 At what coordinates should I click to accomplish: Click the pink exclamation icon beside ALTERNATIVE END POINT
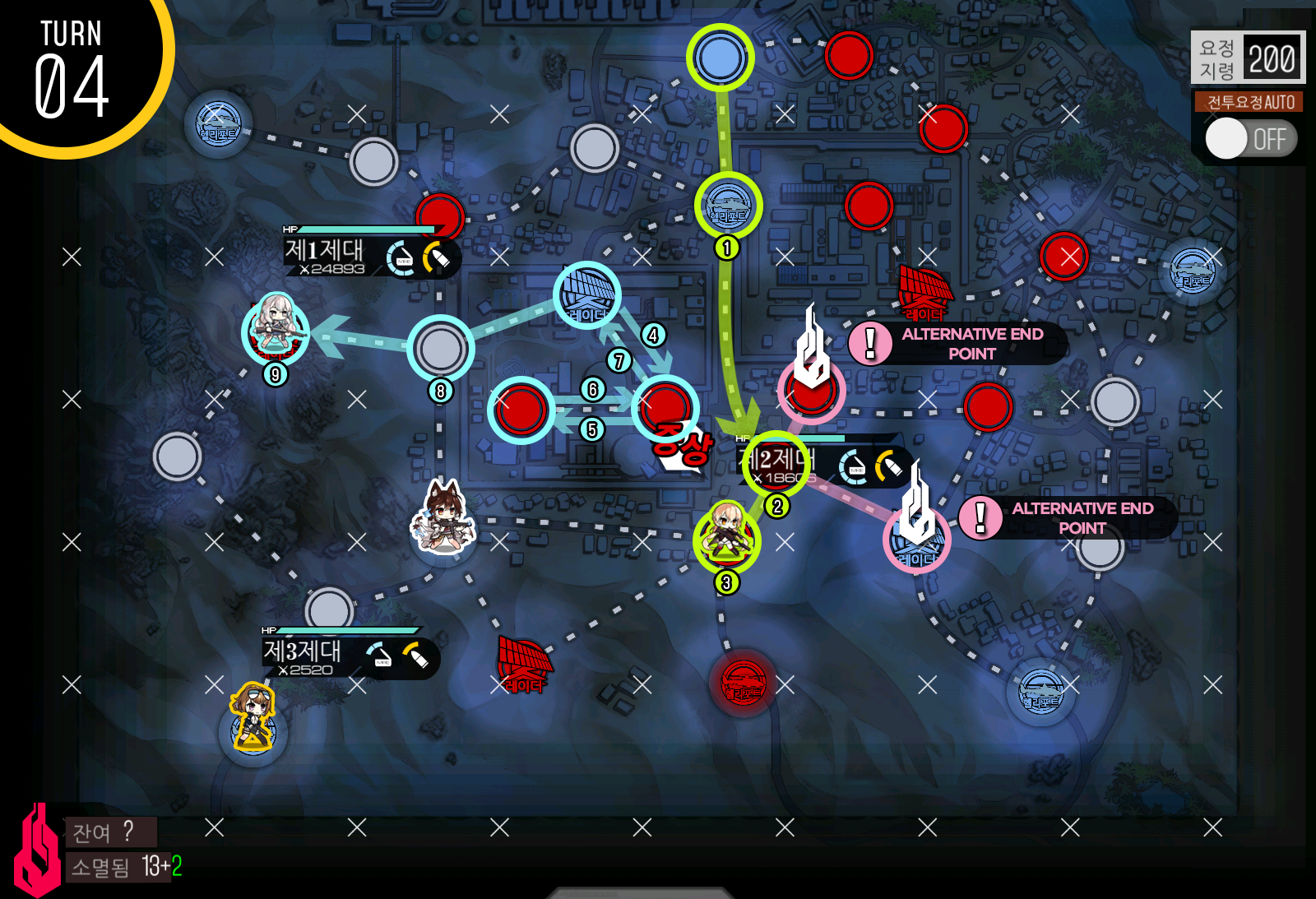869,341
